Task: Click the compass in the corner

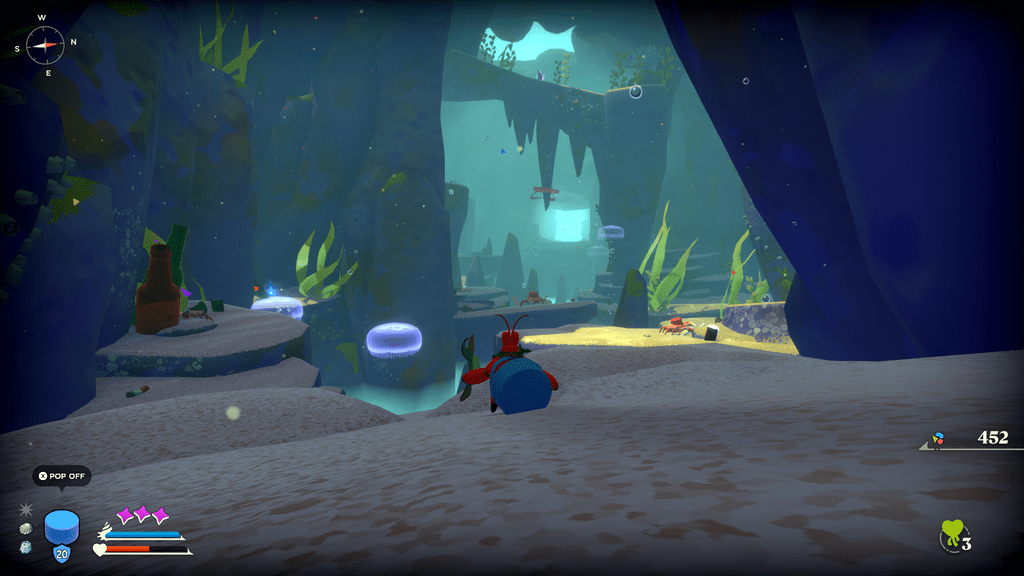Action: pos(45,43)
